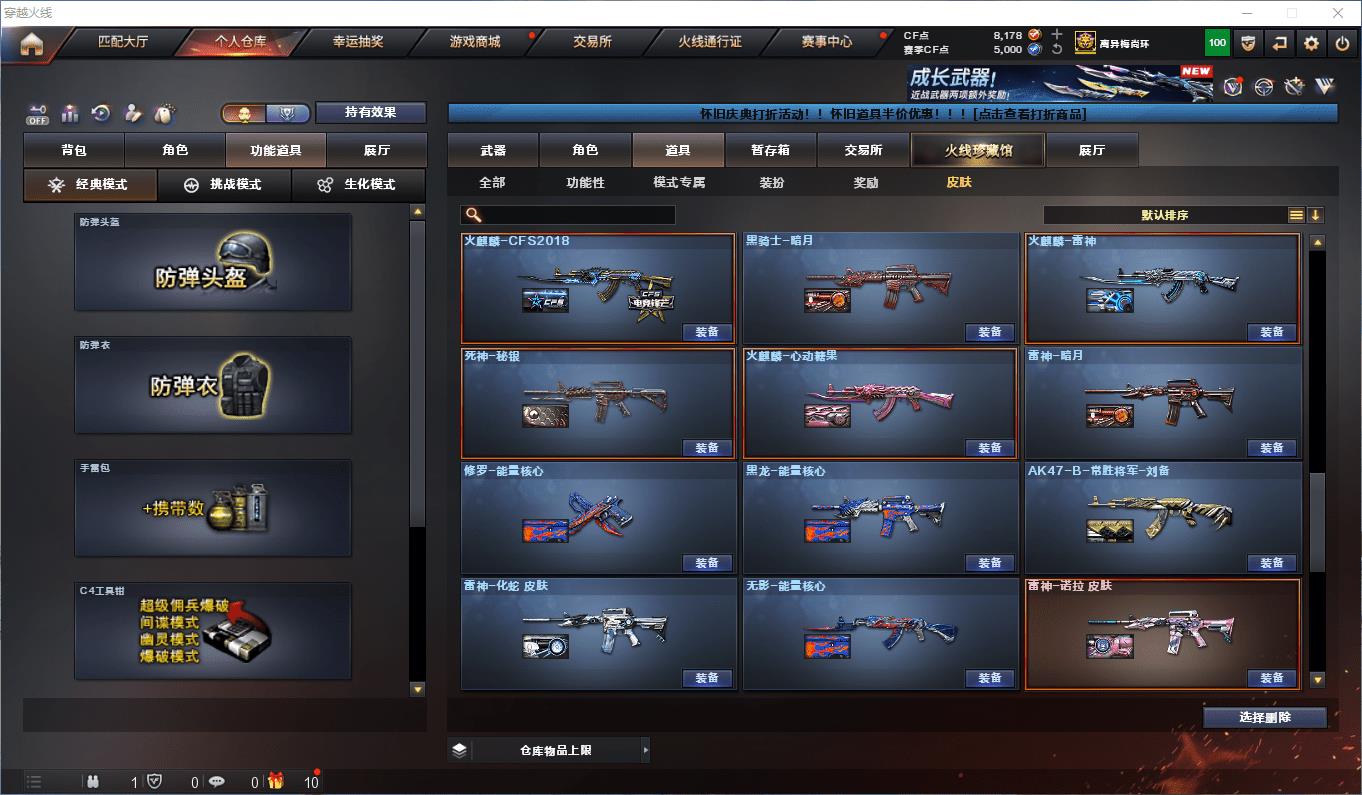1362x795 pixels.
Task: Open the 默认排序 sorting dropdown
Action: point(1165,215)
